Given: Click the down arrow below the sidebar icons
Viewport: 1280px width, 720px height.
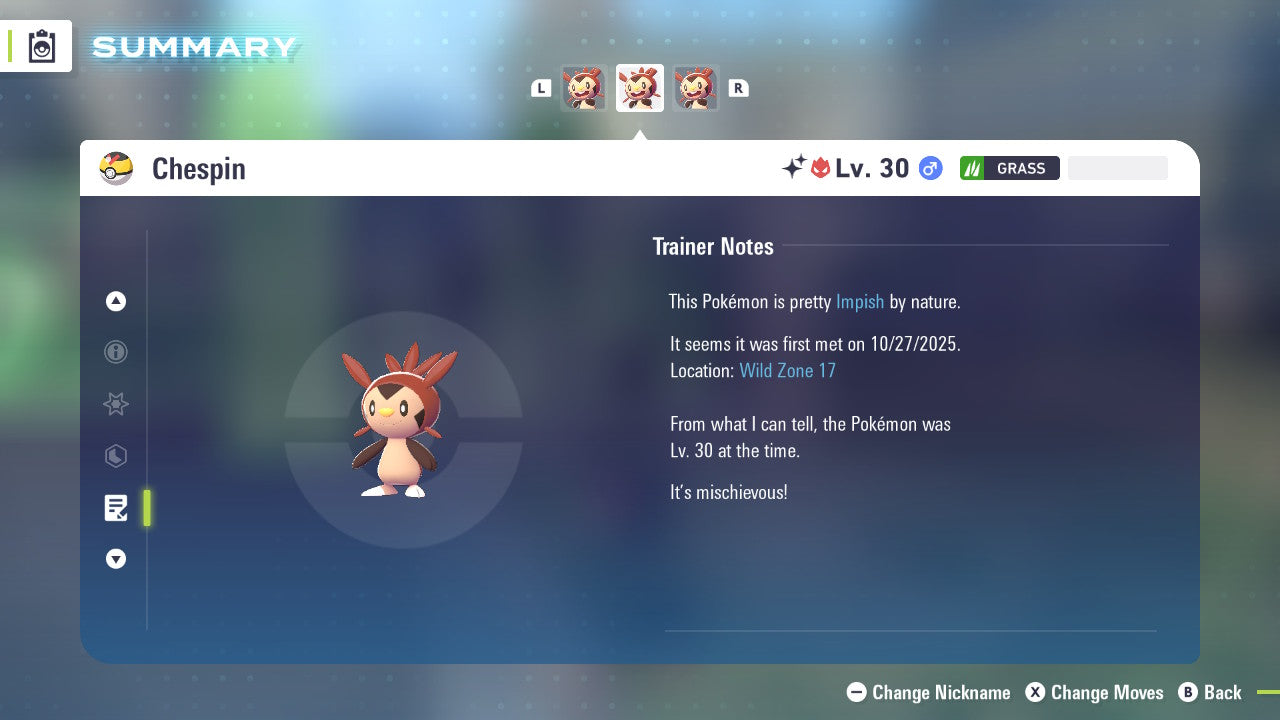Looking at the screenshot, I should click(x=116, y=559).
